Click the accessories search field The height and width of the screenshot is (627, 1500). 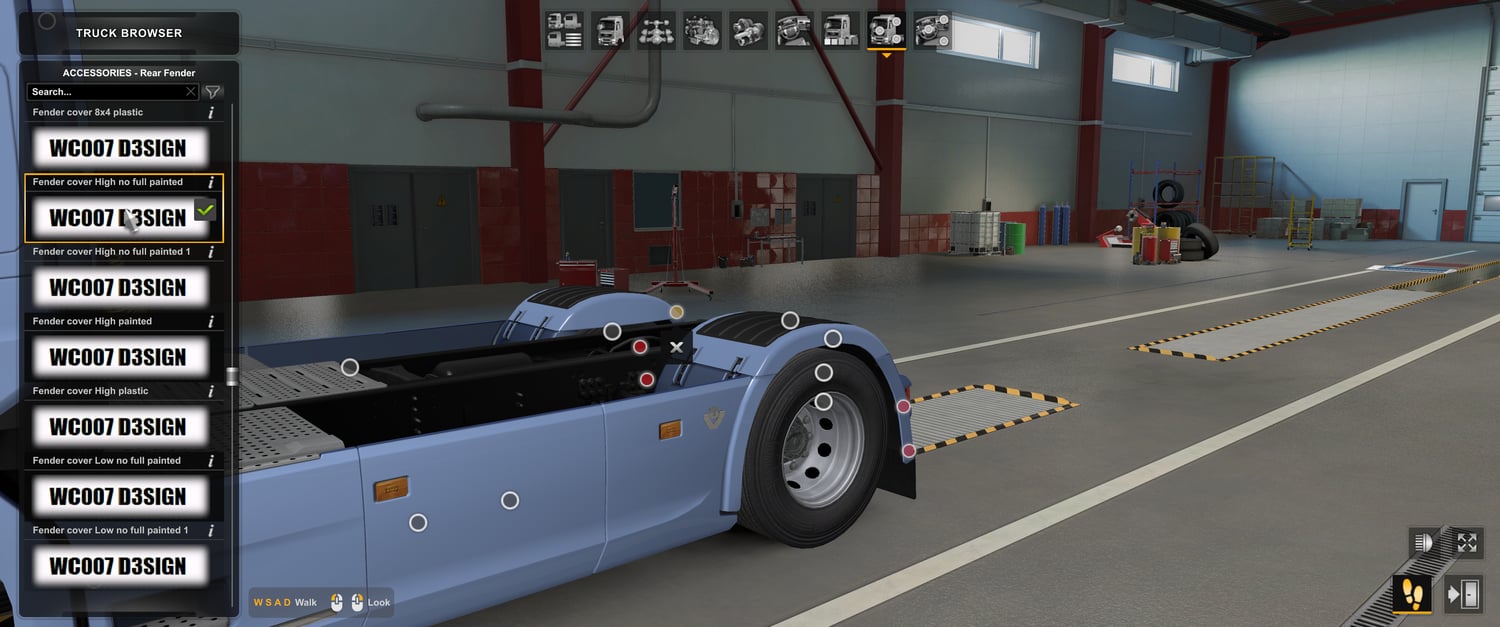click(105, 92)
